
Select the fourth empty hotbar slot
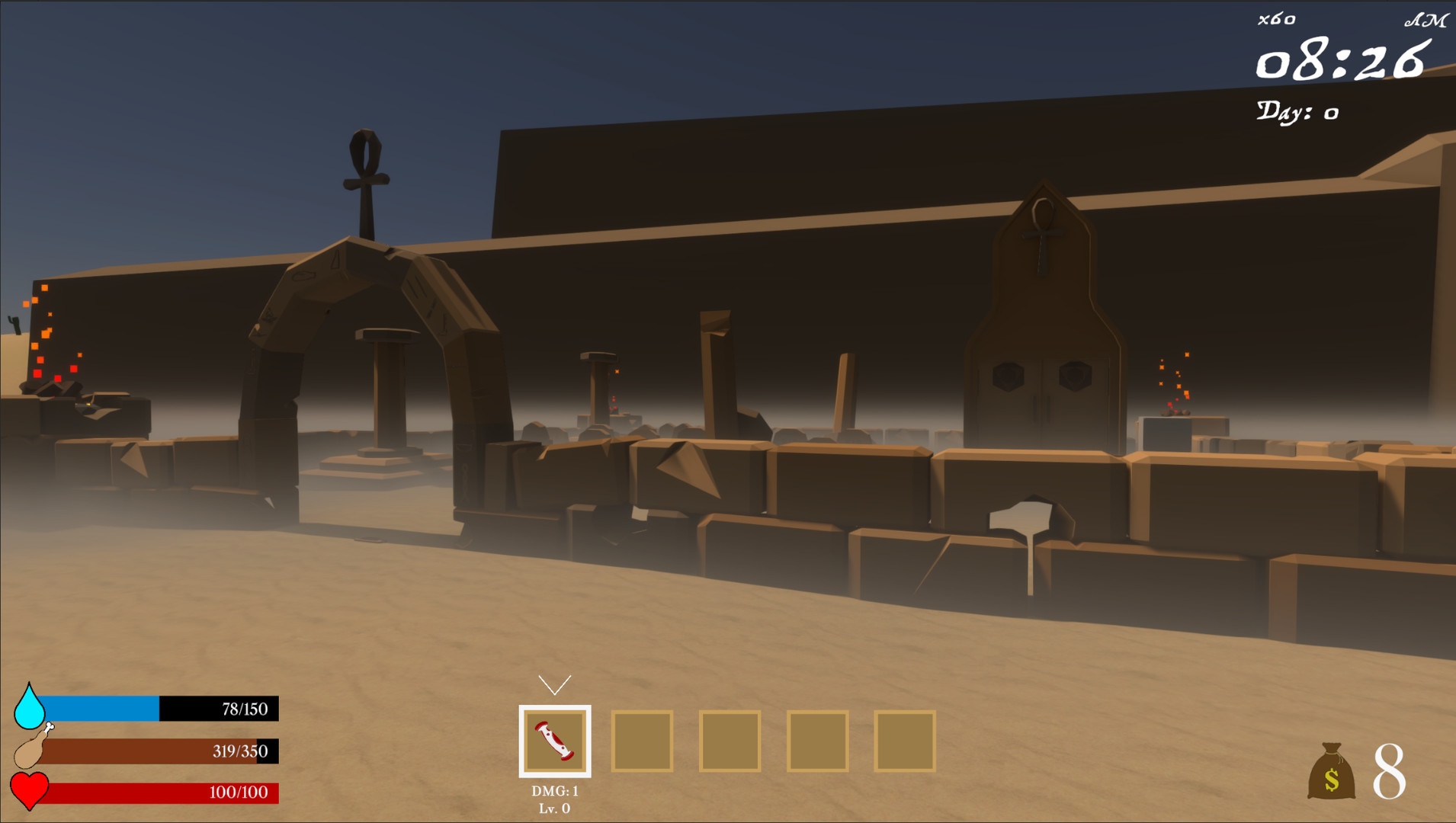point(817,741)
